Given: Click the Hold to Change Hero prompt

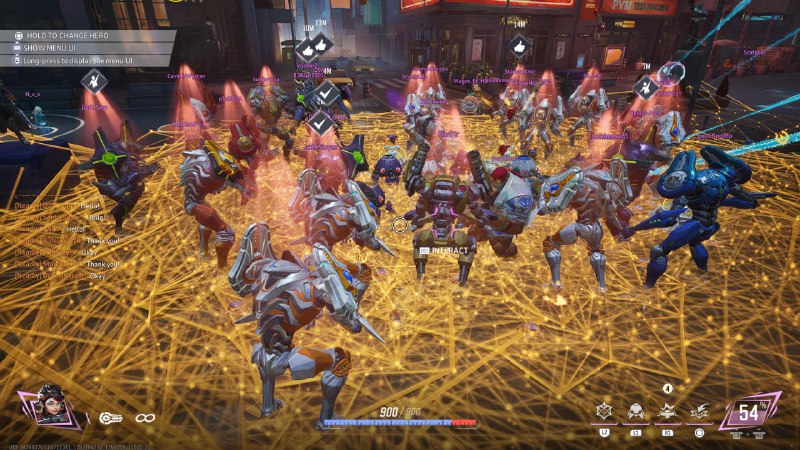Looking at the screenshot, I should coord(75,35).
